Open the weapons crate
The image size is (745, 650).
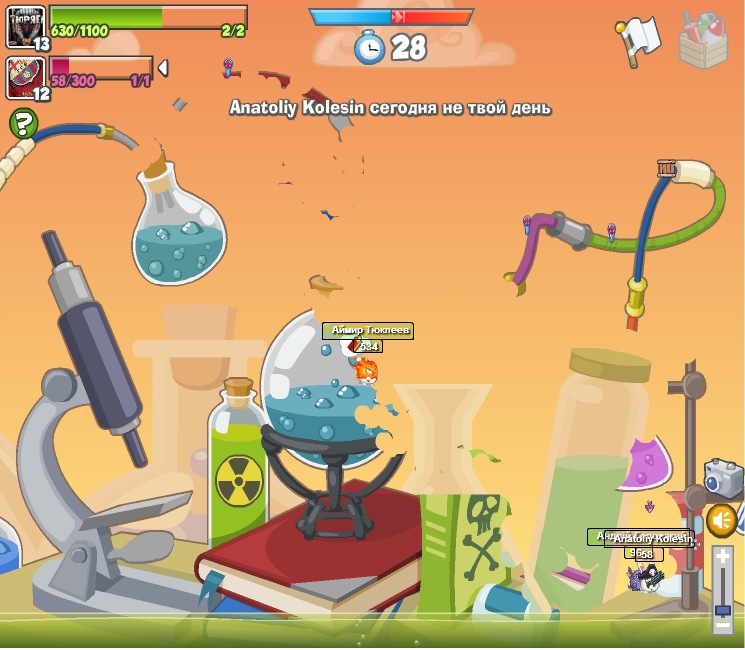tap(703, 40)
